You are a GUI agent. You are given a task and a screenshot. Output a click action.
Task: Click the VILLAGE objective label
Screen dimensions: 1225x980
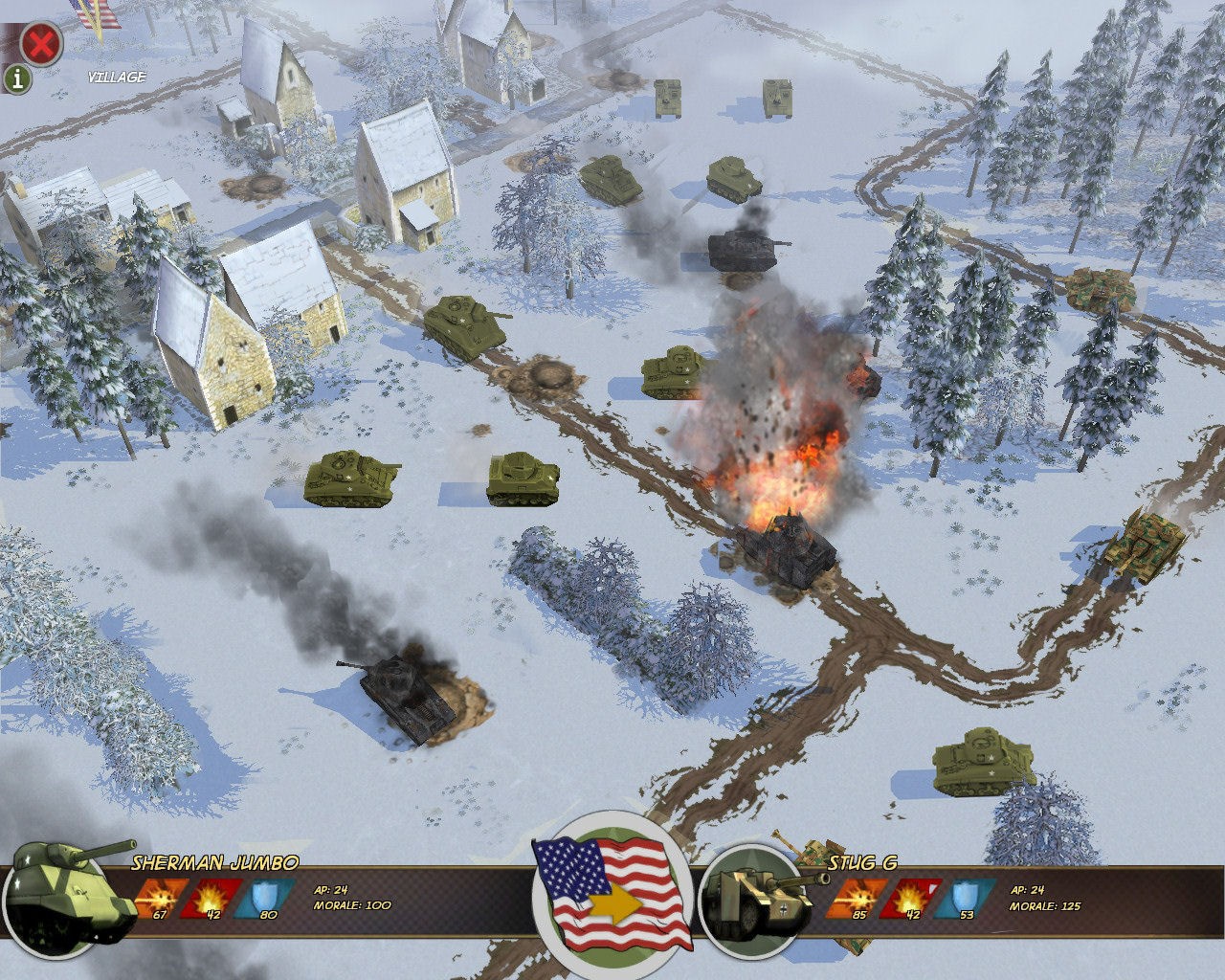coord(115,77)
